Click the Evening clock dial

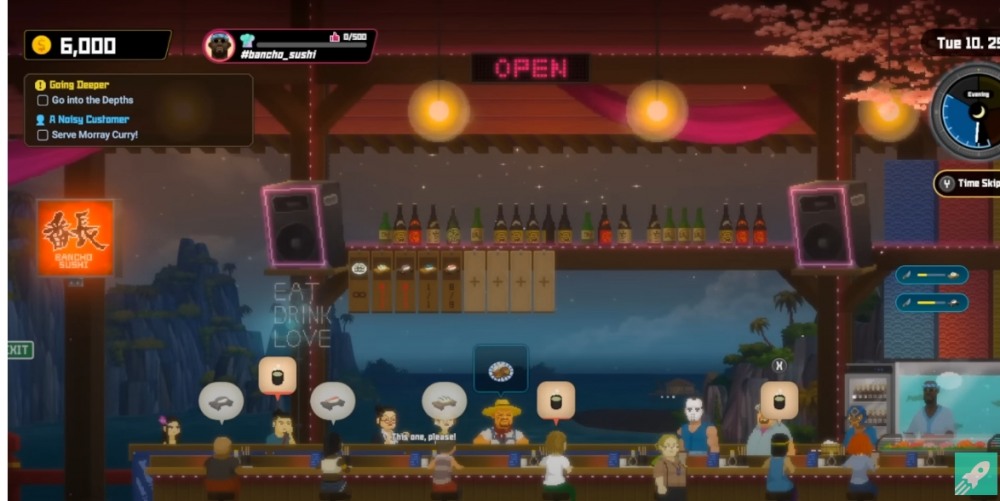[x=968, y=113]
